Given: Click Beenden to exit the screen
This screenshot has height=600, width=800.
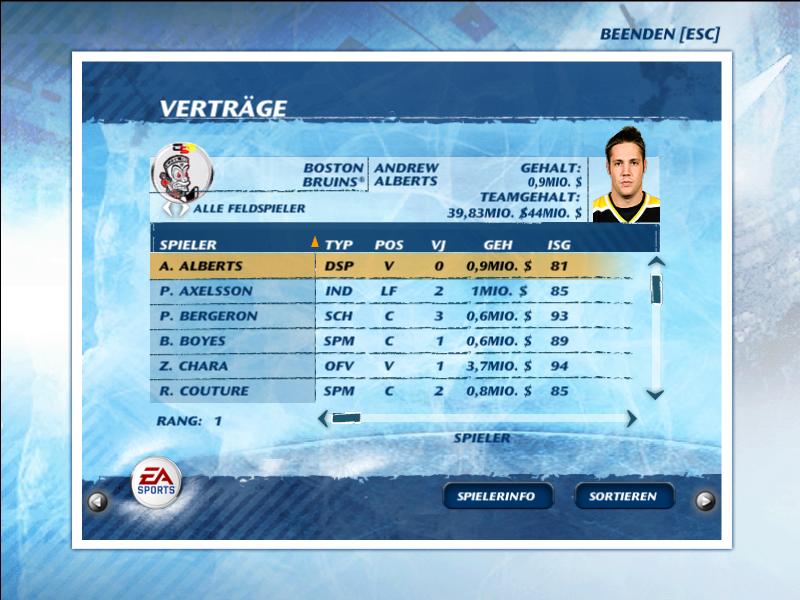Looking at the screenshot, I should click(x=659, y=34).
